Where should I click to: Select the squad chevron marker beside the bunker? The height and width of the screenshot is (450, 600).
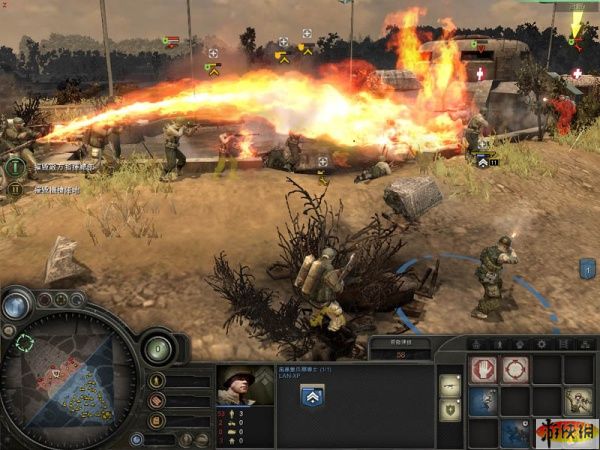click(x=484, y=160)
